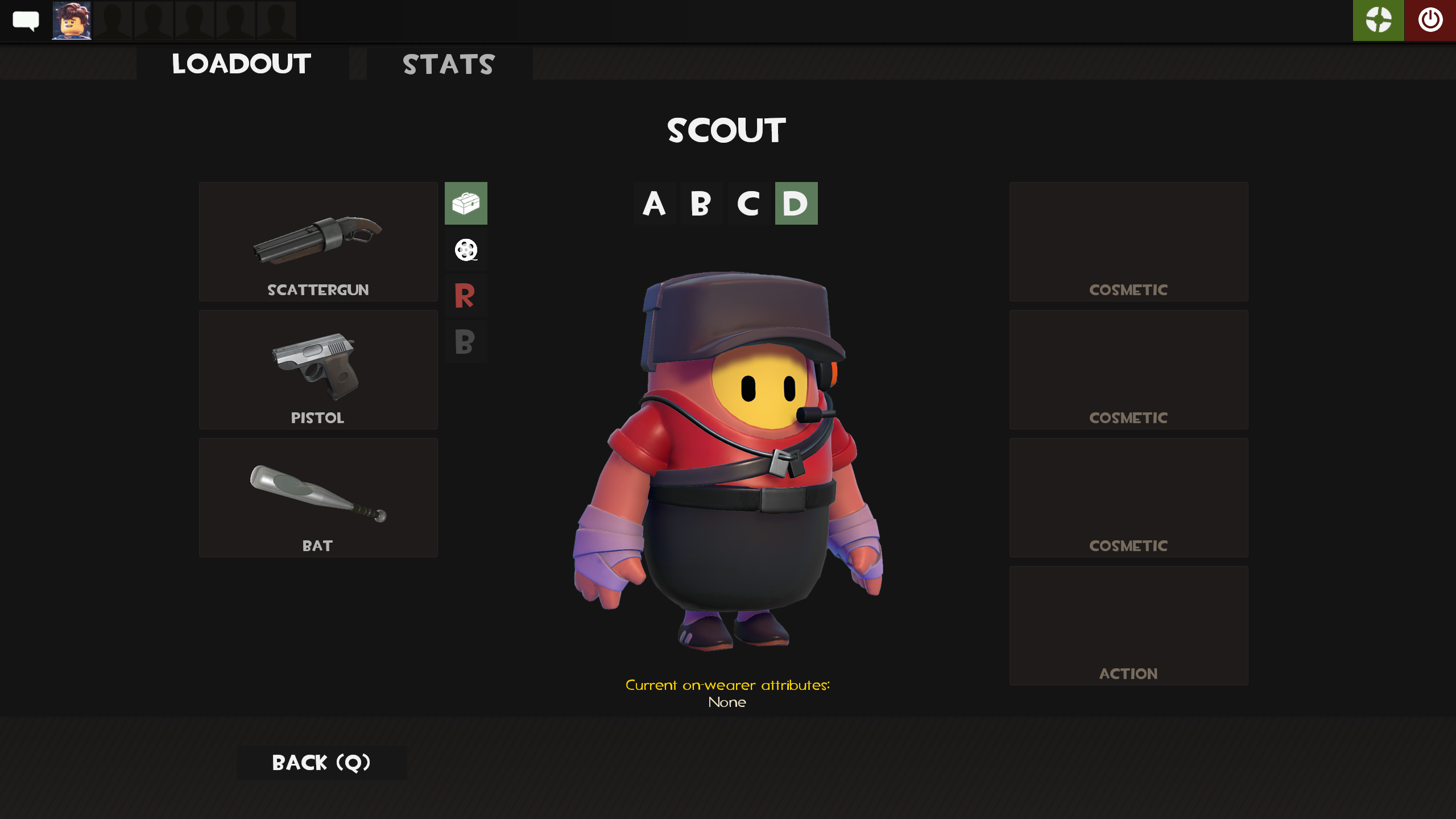Image resolution: width=1456 pixels, height=819 pixels.
Task: Select the RED team skin icon
Action: point(466,295)
